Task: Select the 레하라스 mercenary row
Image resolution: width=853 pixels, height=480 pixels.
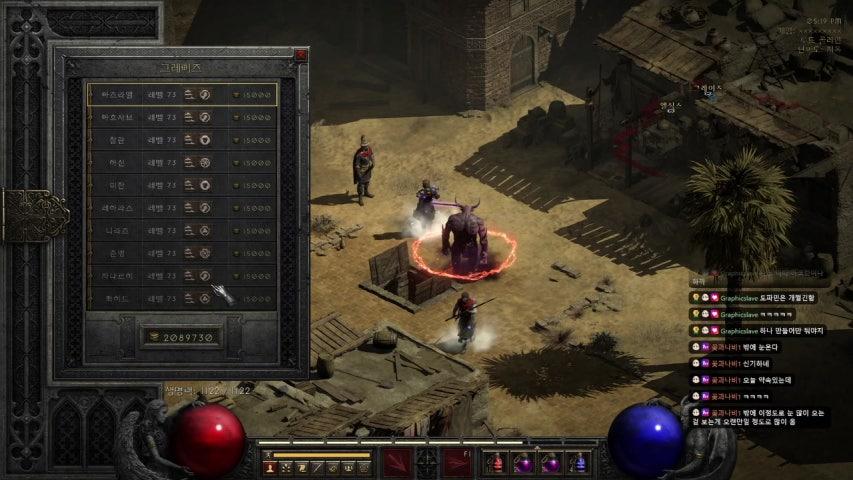Action: [180, 208]
